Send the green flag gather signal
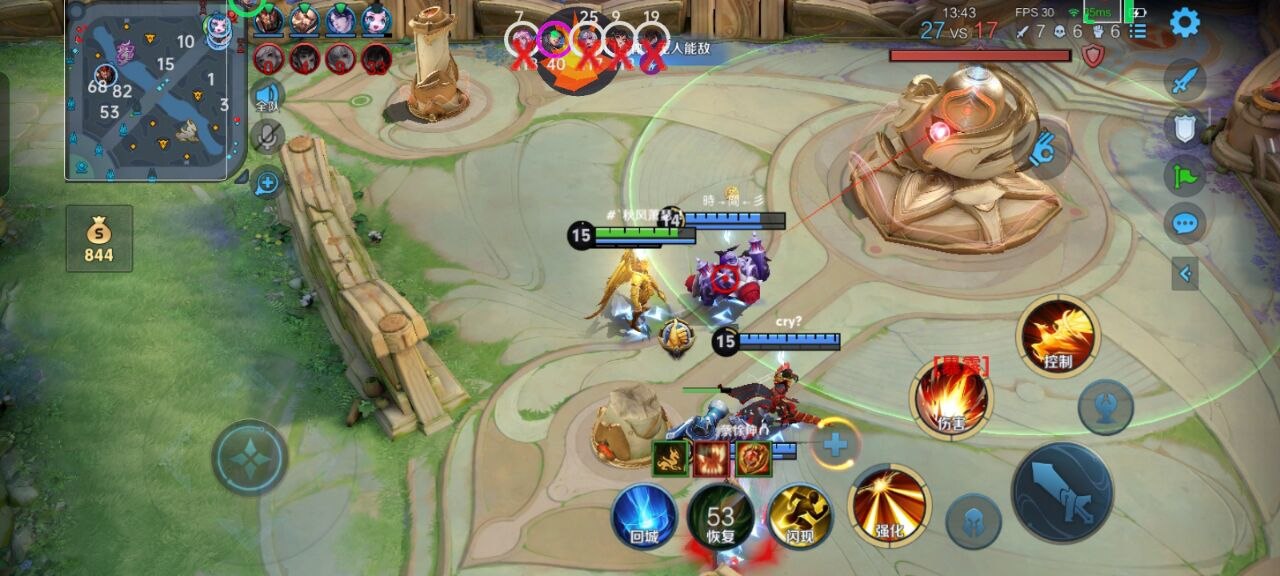This screenshot has width=1280, height=576. [1185, 175]
